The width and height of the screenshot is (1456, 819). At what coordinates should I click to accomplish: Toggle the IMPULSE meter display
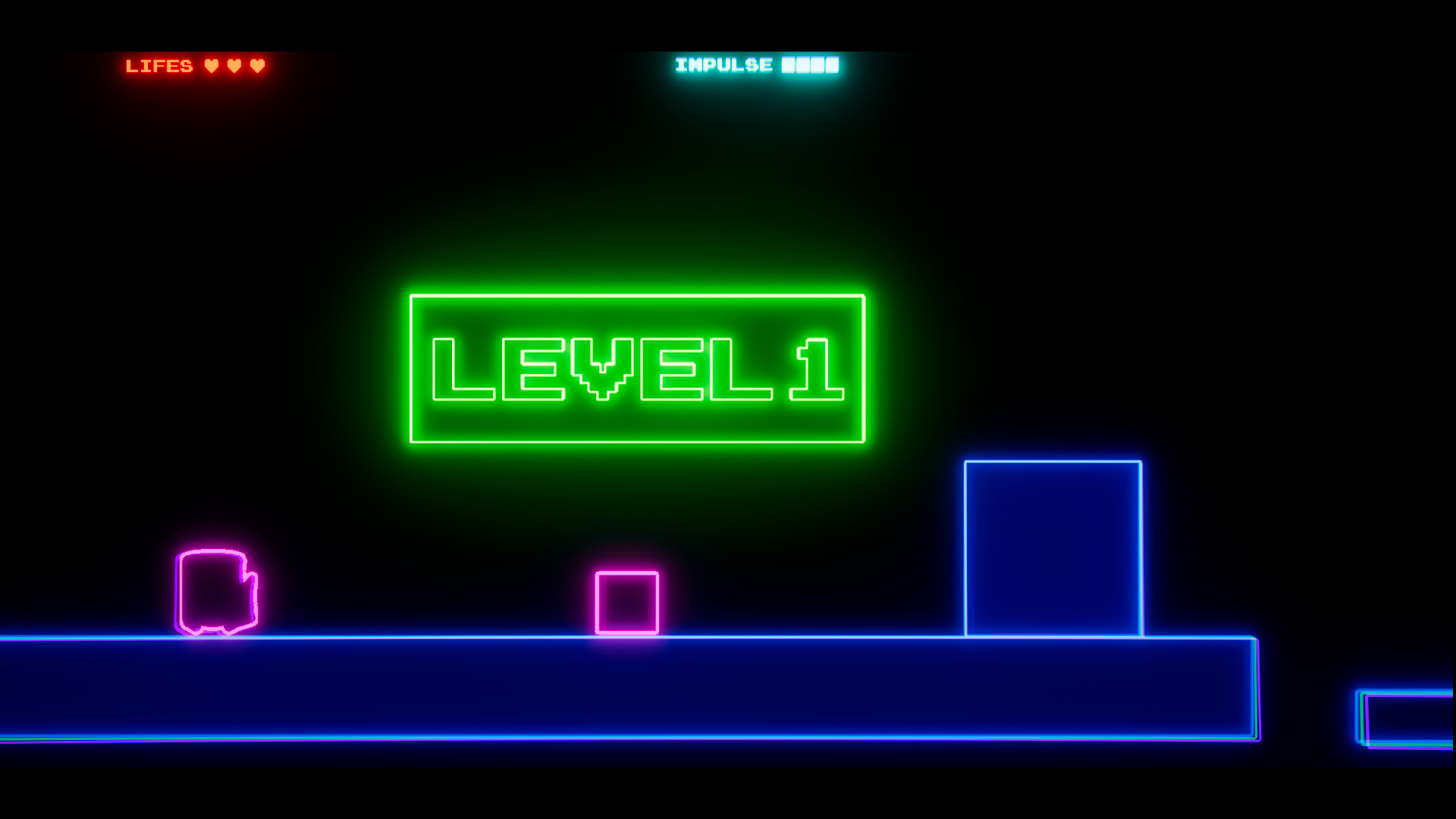(758, 64)
